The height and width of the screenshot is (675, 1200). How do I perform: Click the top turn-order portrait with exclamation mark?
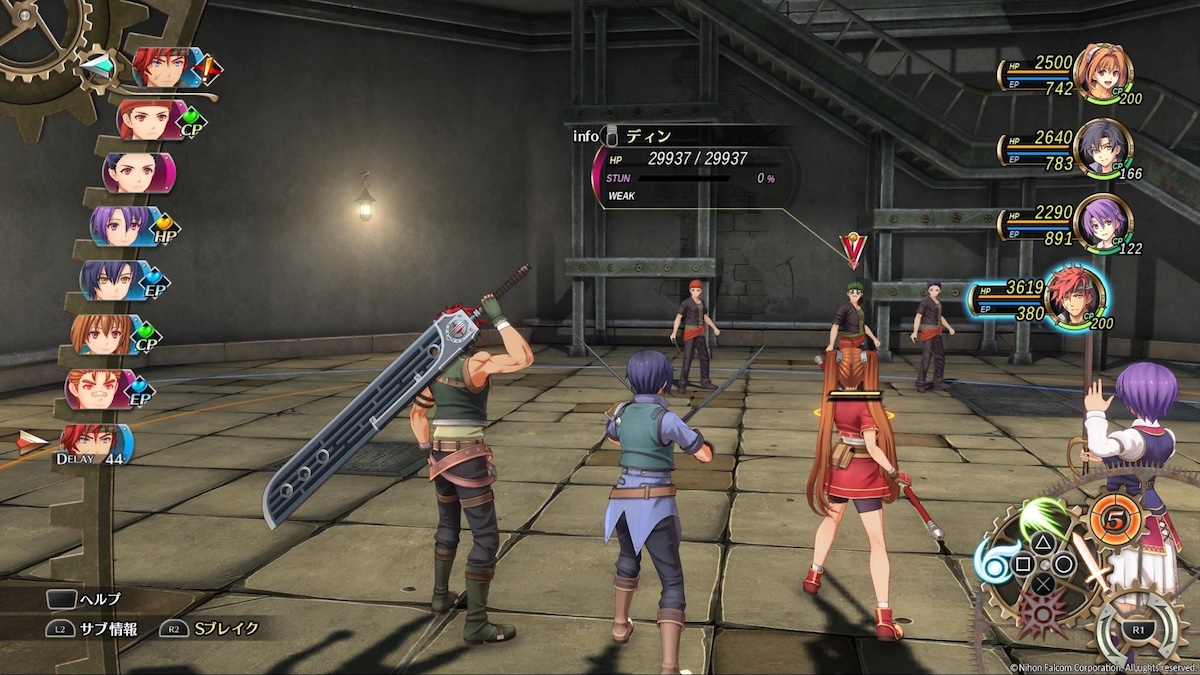163,68
